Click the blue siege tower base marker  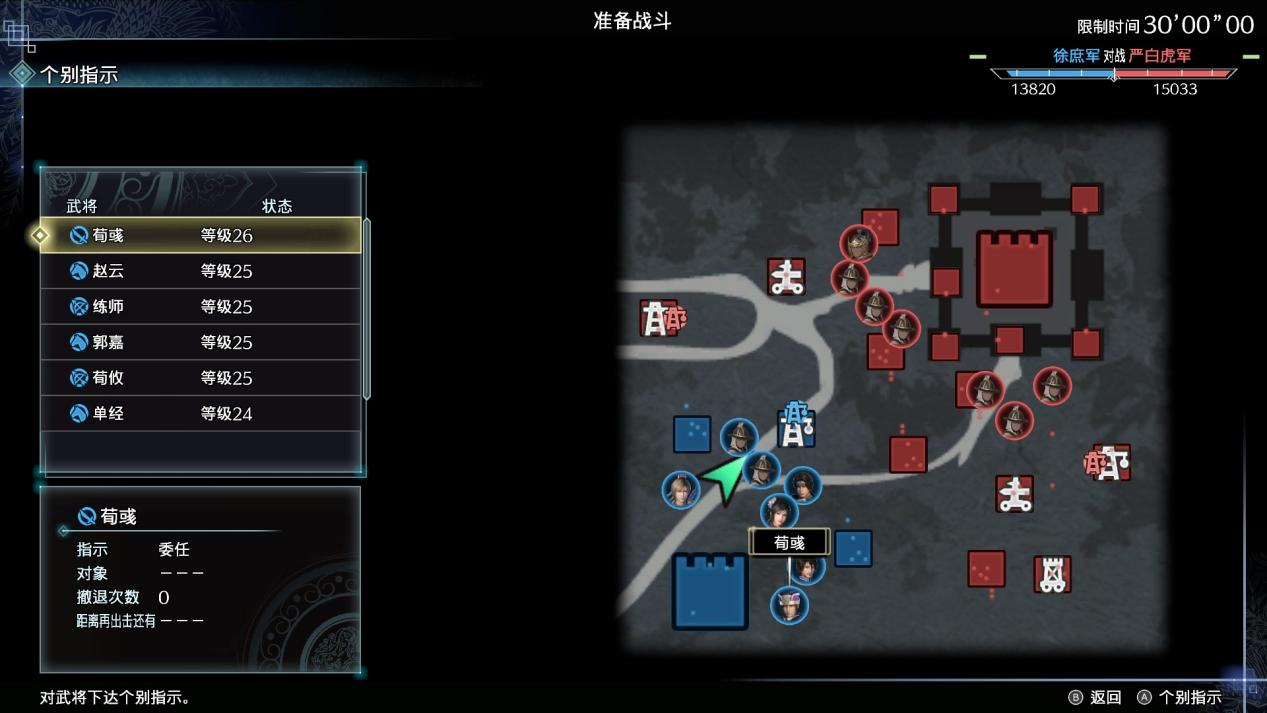coord(796,426)
